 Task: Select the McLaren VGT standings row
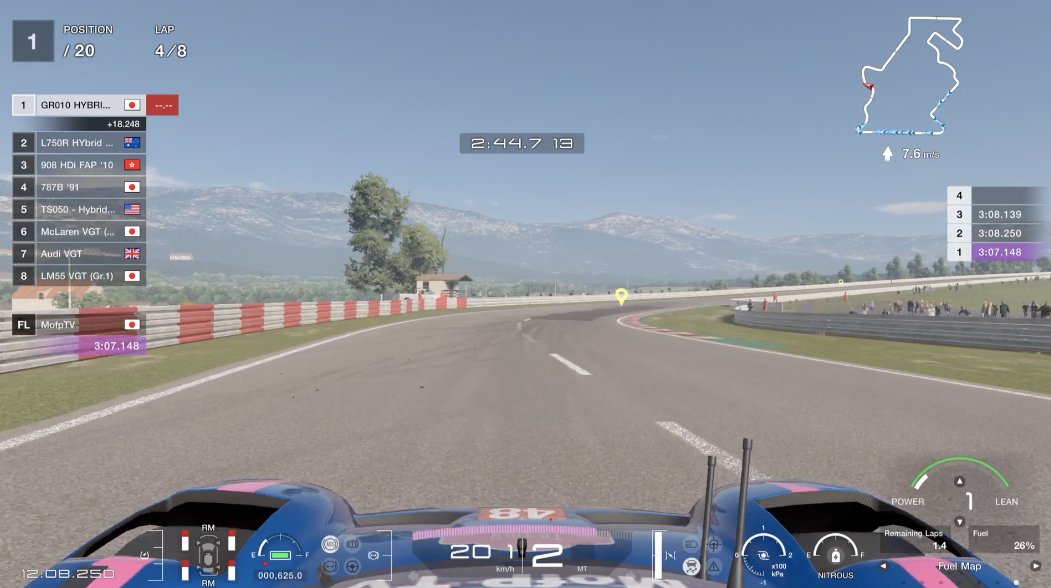tap(78, 231)
